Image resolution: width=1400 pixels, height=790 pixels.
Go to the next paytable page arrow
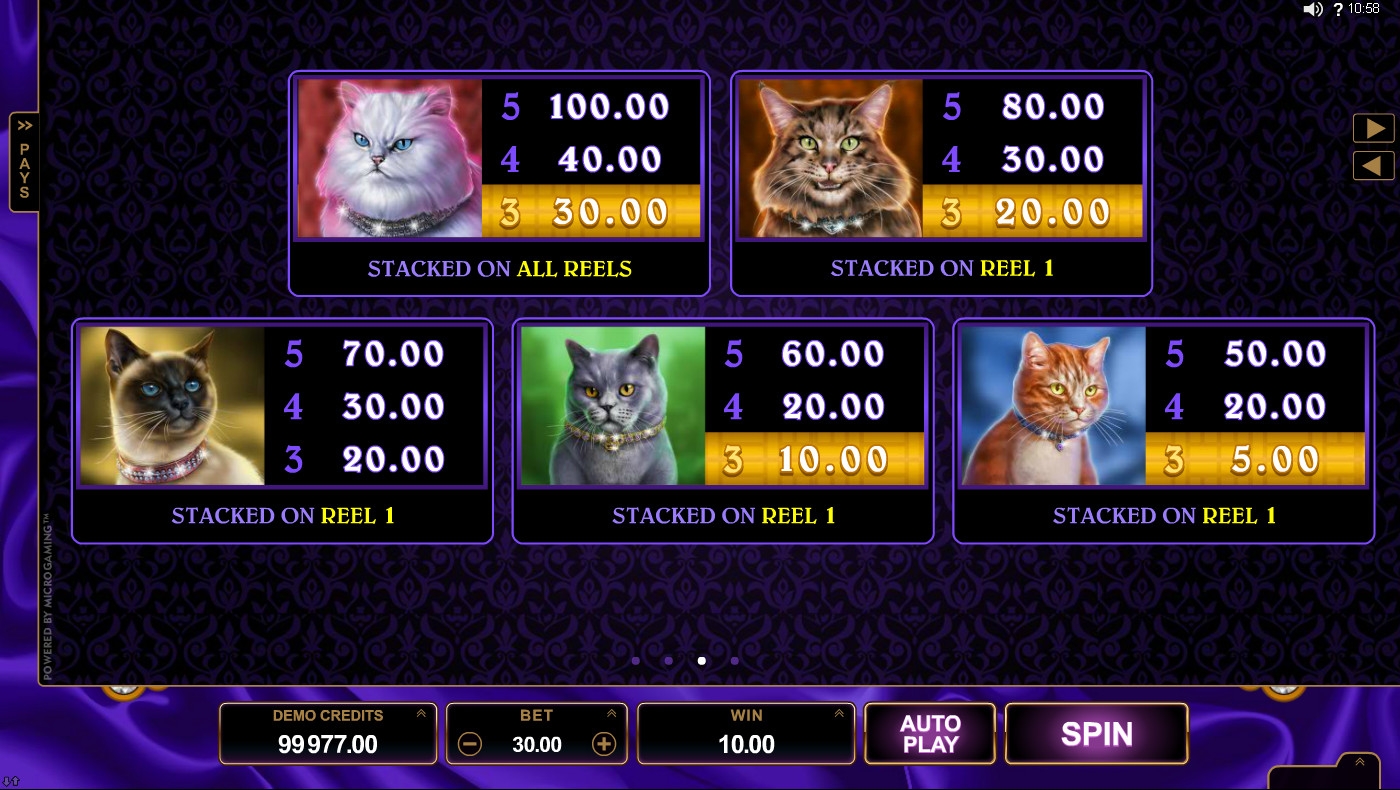click(1373, 128)
